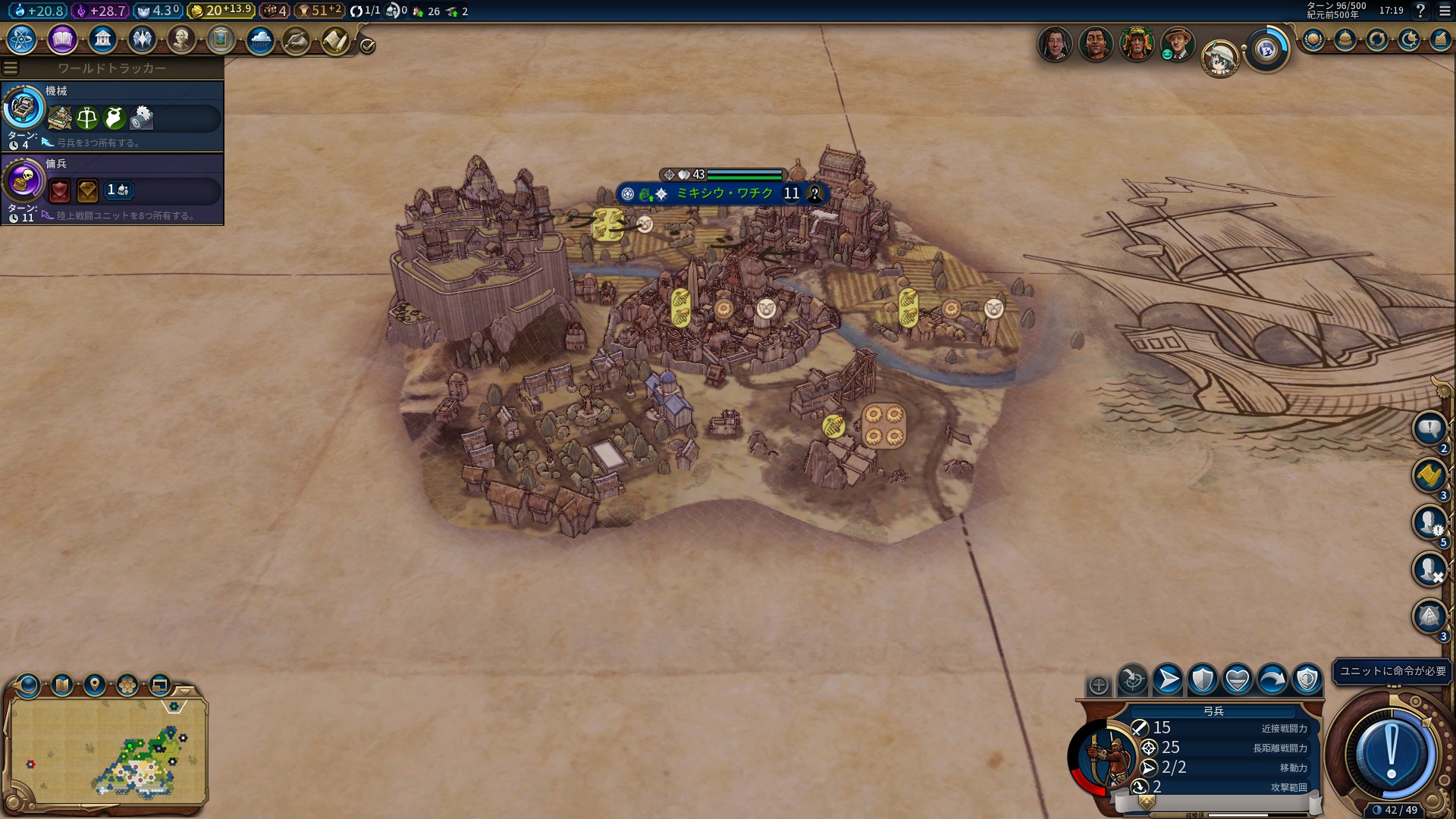
Task: Open the world rankings globe and laurel button
Action: click(1313, 40)
